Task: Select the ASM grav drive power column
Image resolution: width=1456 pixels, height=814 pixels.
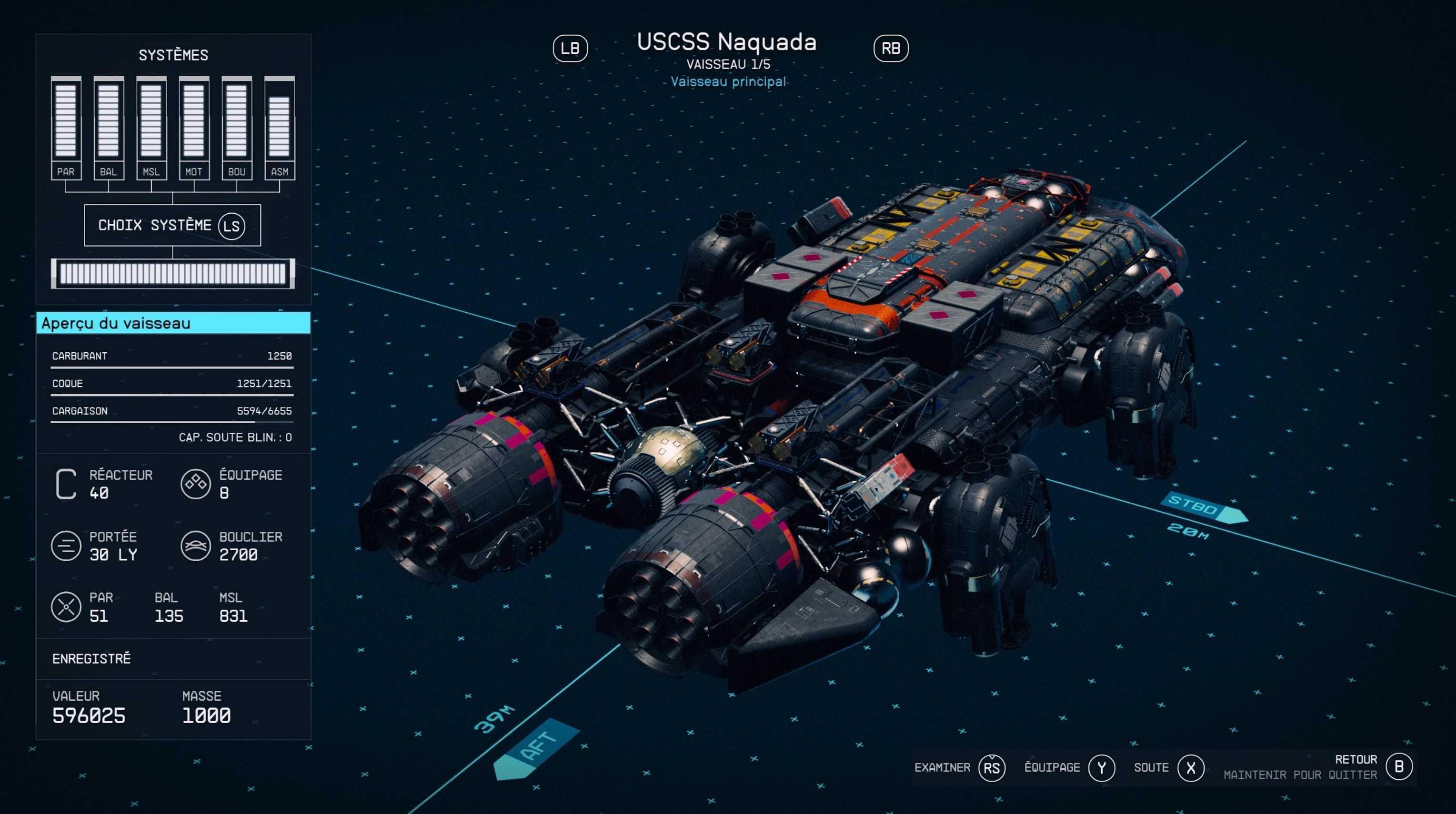Action: click(279, 128)
